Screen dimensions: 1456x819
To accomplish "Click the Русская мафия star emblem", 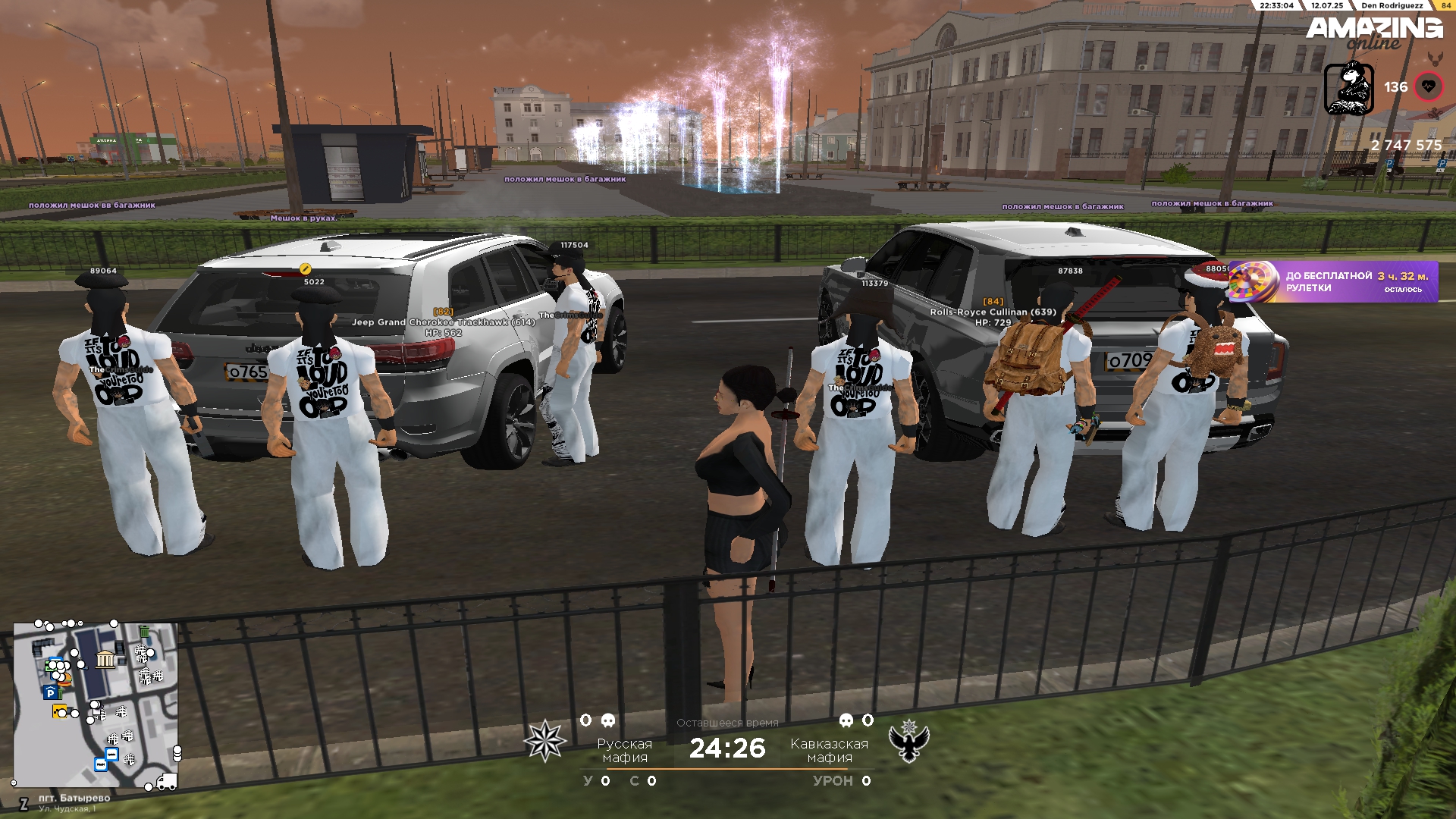I will (544, 741).
